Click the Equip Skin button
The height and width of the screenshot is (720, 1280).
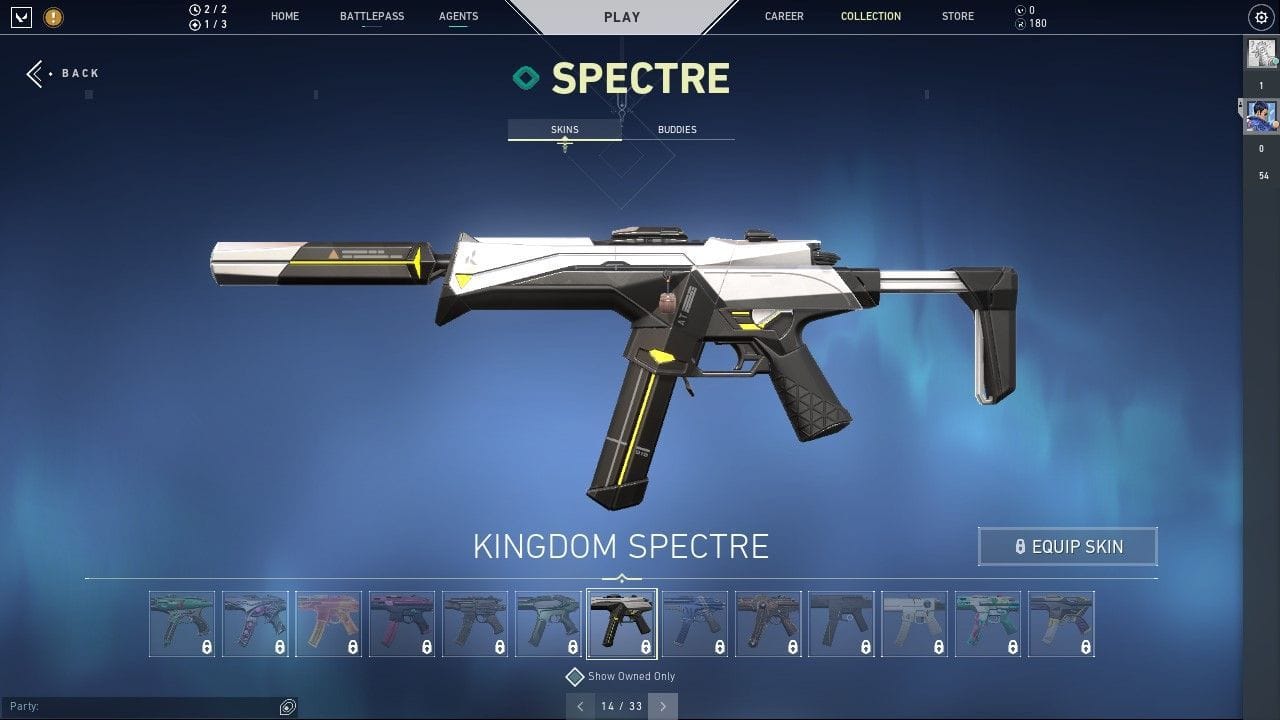pos(1067,546)
